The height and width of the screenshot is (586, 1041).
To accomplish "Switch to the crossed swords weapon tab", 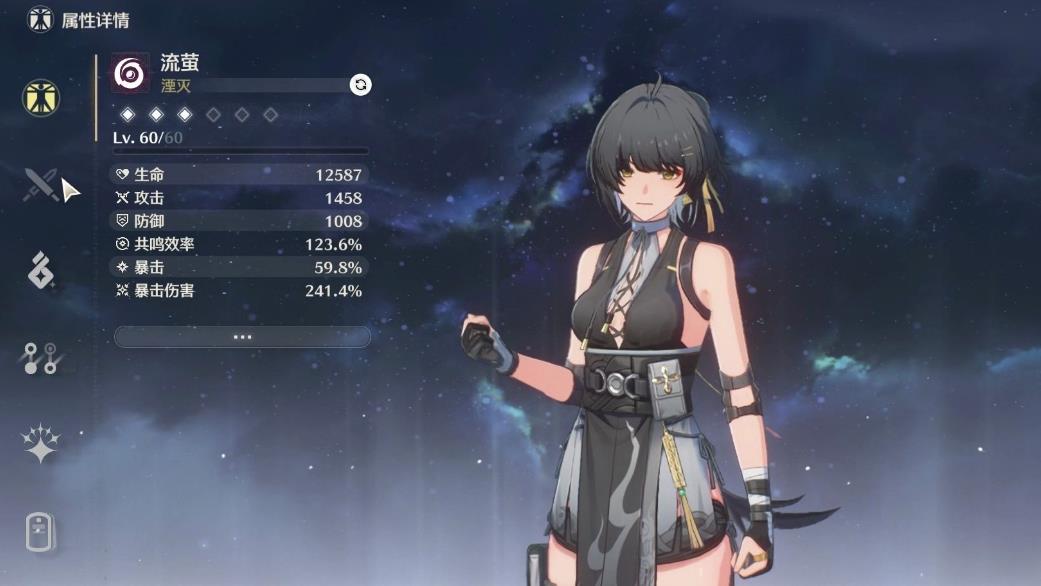I will tap(41, 184).
